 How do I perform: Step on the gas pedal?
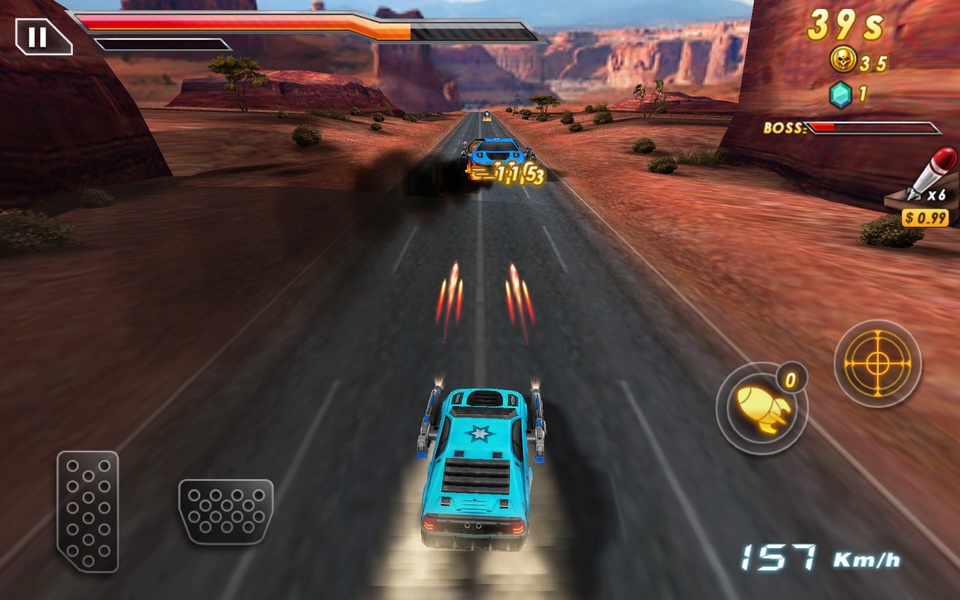(88, 511)
